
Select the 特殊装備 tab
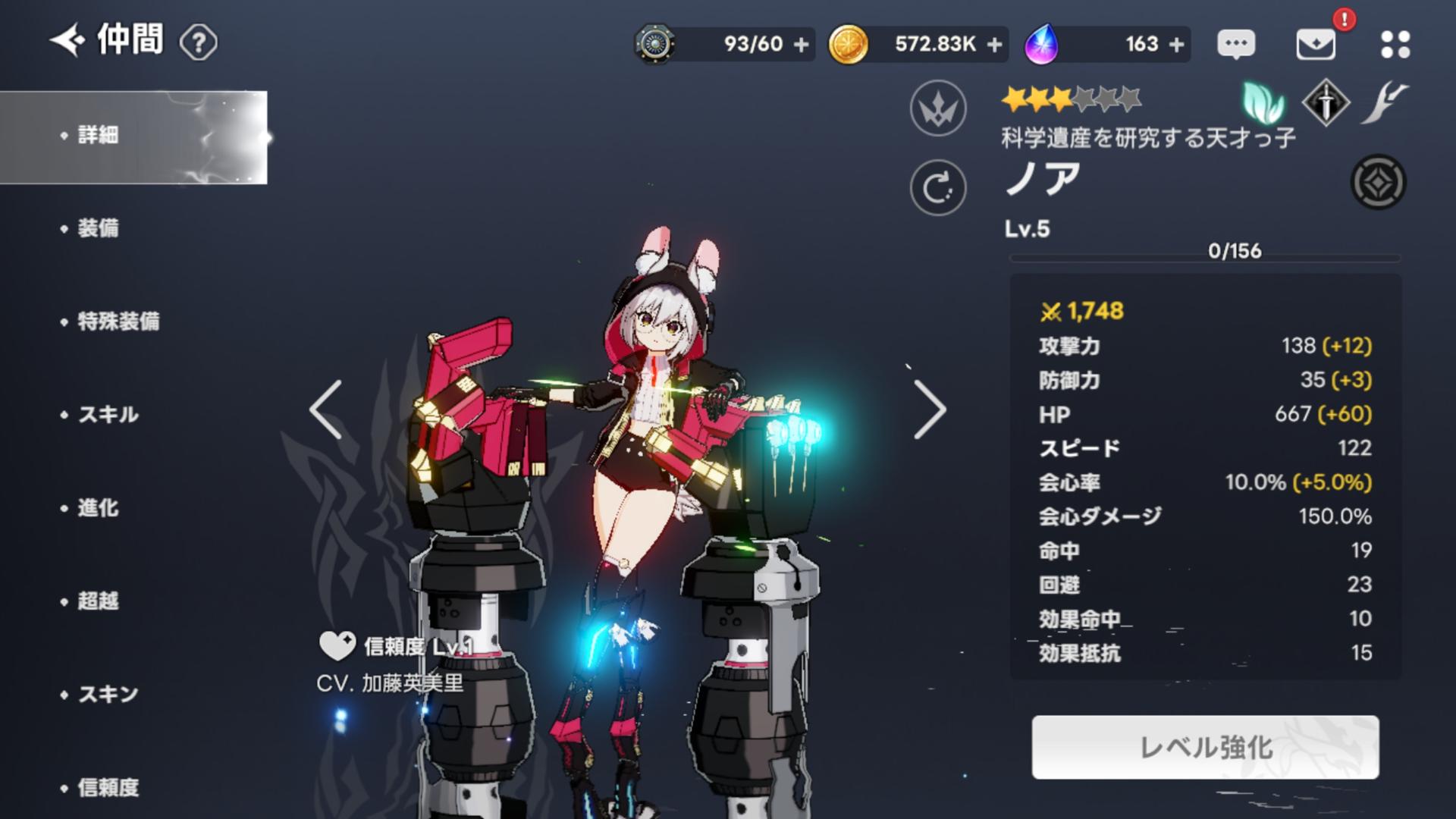pos(118,322)
